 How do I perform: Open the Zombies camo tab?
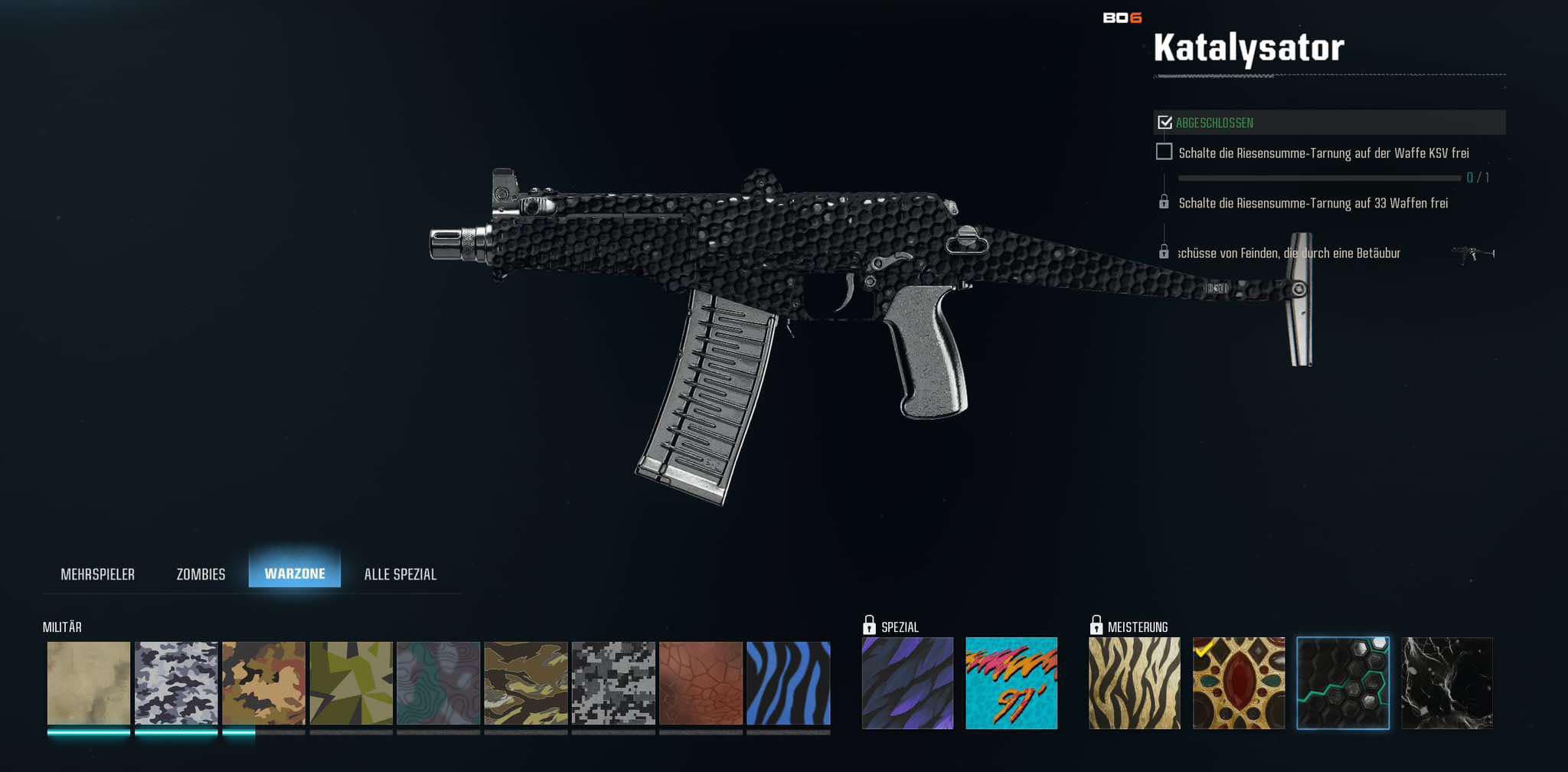click(201, 574)
